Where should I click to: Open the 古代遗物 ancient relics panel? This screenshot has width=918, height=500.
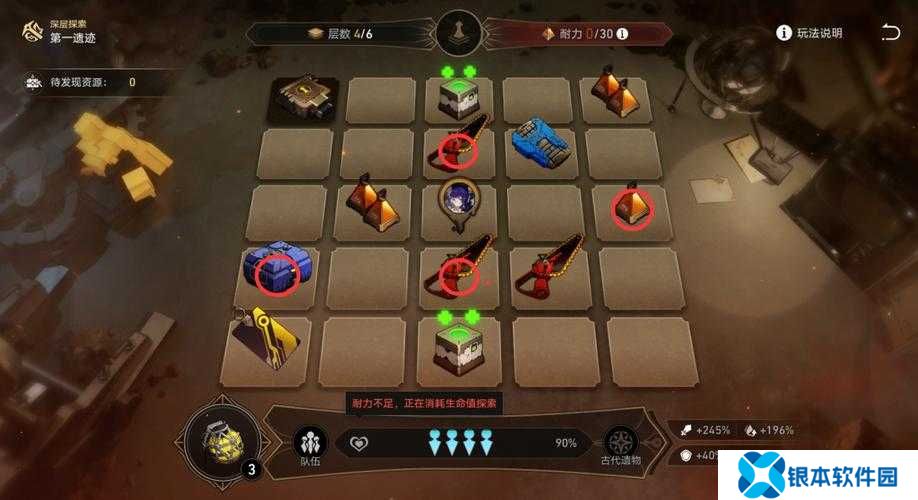pos(621,446)
